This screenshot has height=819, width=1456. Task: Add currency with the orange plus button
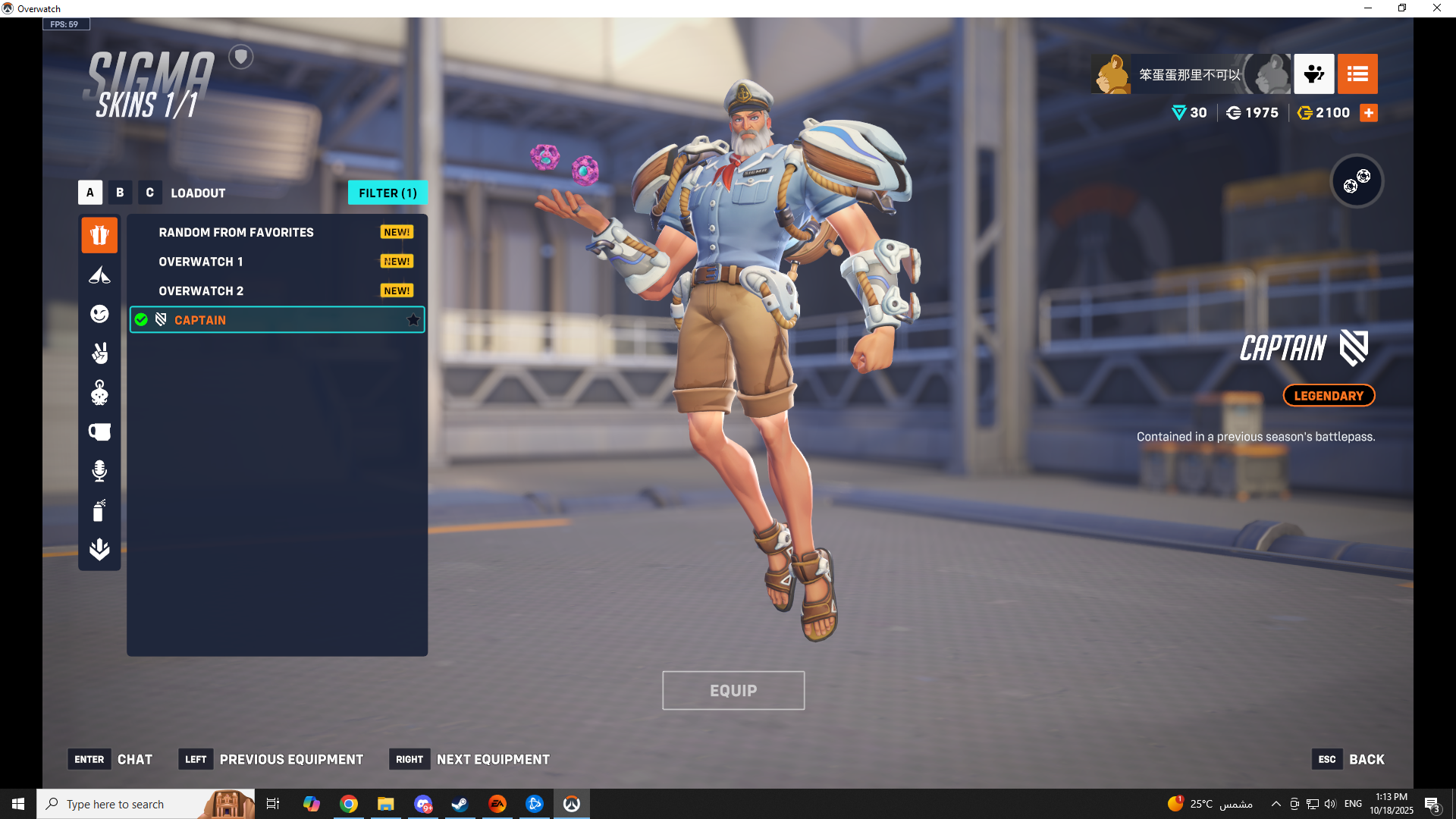1369,113
